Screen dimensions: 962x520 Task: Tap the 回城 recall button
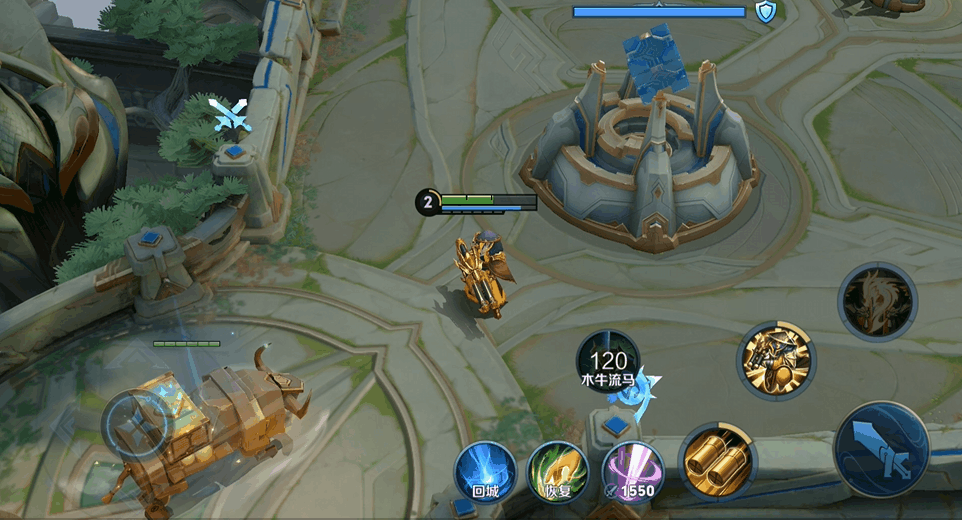coord(485,471)
